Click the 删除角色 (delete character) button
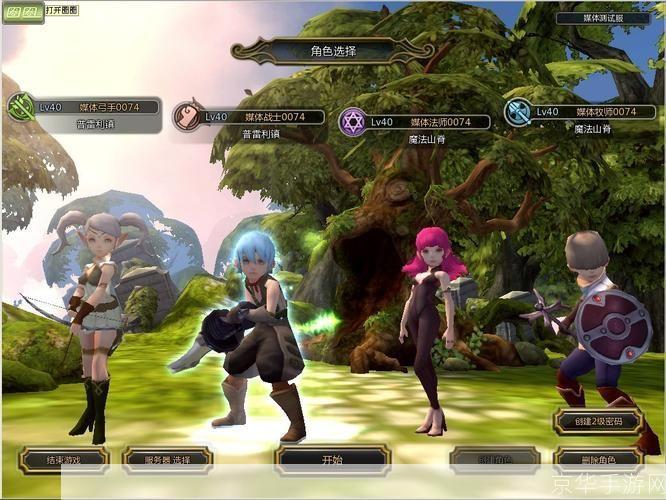 [597, 459]
